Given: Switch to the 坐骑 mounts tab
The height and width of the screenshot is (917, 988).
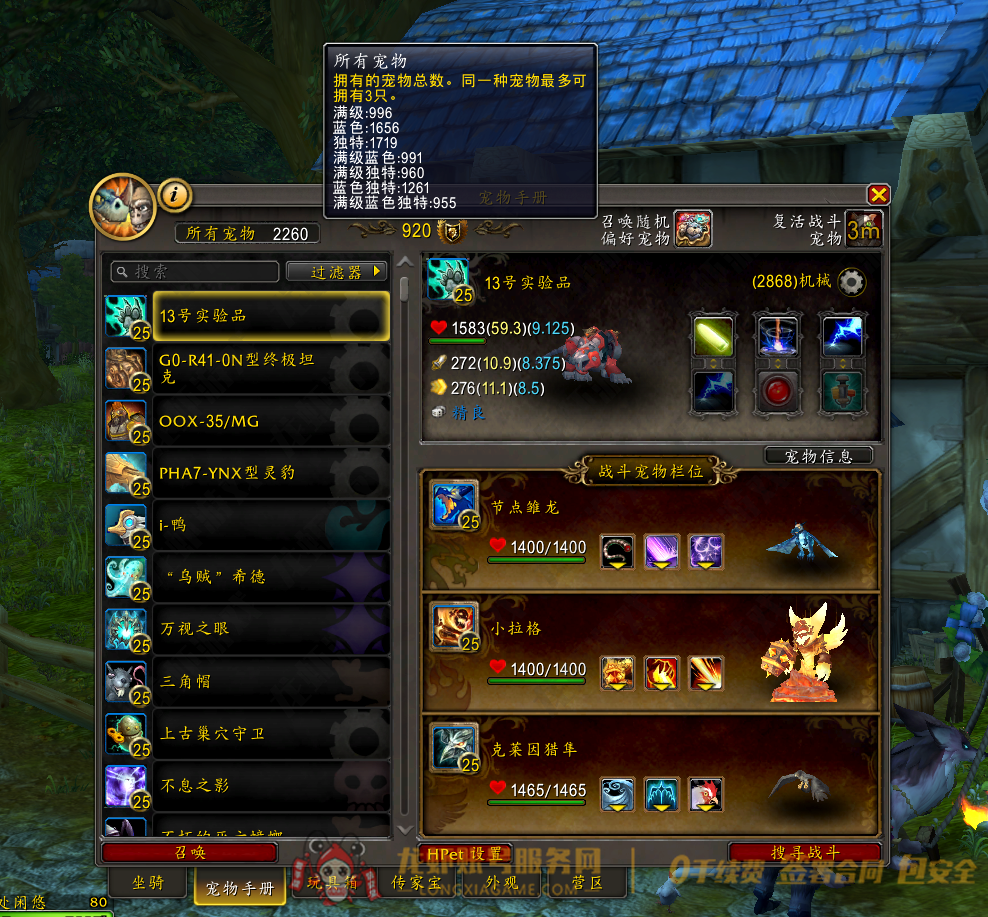Looking at the screenshot, I should click(x=148, y=883).
